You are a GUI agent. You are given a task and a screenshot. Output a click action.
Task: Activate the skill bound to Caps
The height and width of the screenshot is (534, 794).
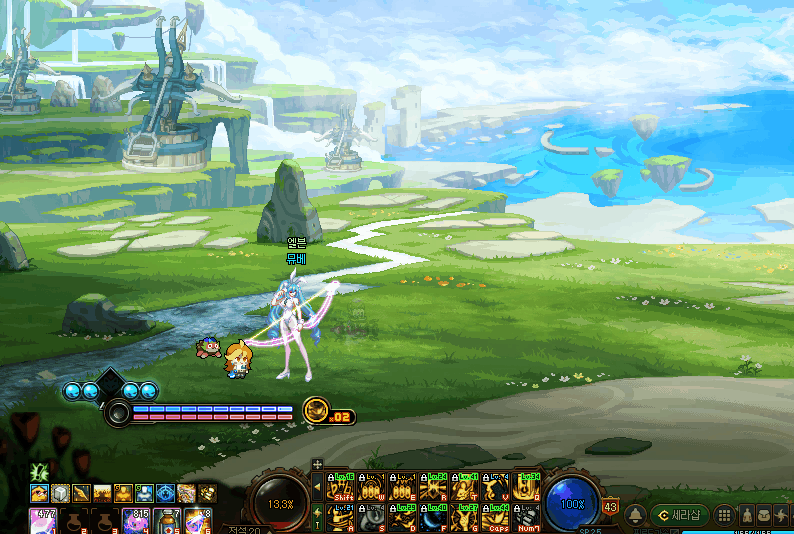click(x=496, y=517)
